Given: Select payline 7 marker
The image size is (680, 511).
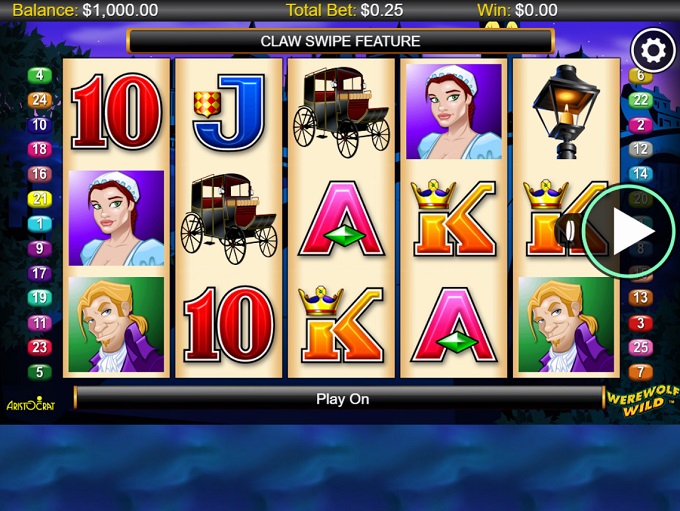Looking at the screenshot, I should 641,372.
